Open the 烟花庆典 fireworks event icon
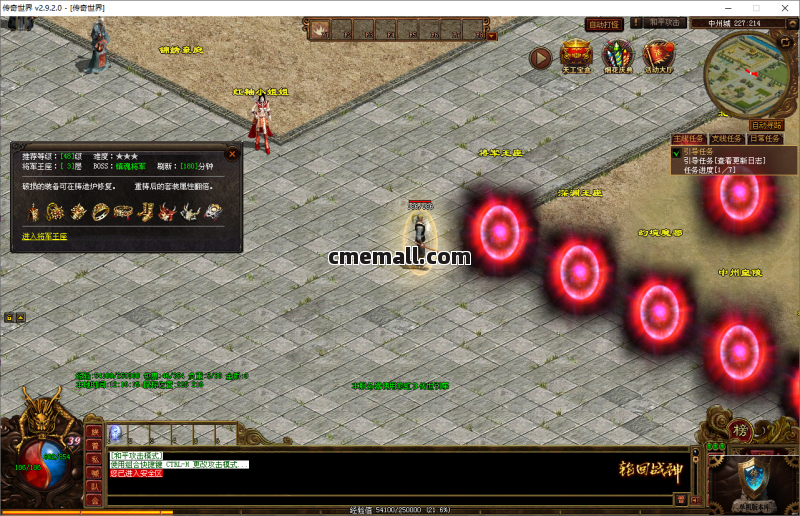Image resolution: width=800 pixels, height=516 pixels. 617,56
